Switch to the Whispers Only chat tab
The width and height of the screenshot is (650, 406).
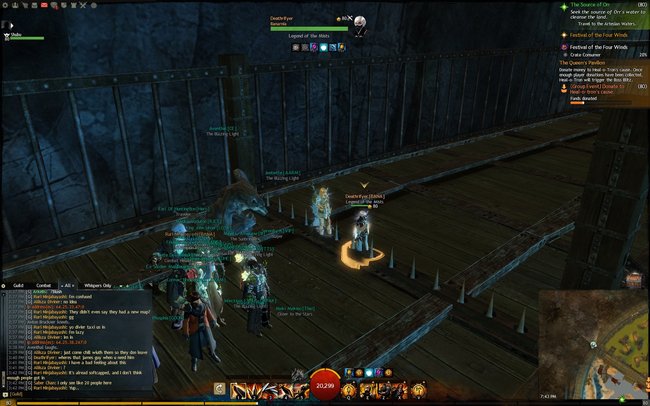98,285
